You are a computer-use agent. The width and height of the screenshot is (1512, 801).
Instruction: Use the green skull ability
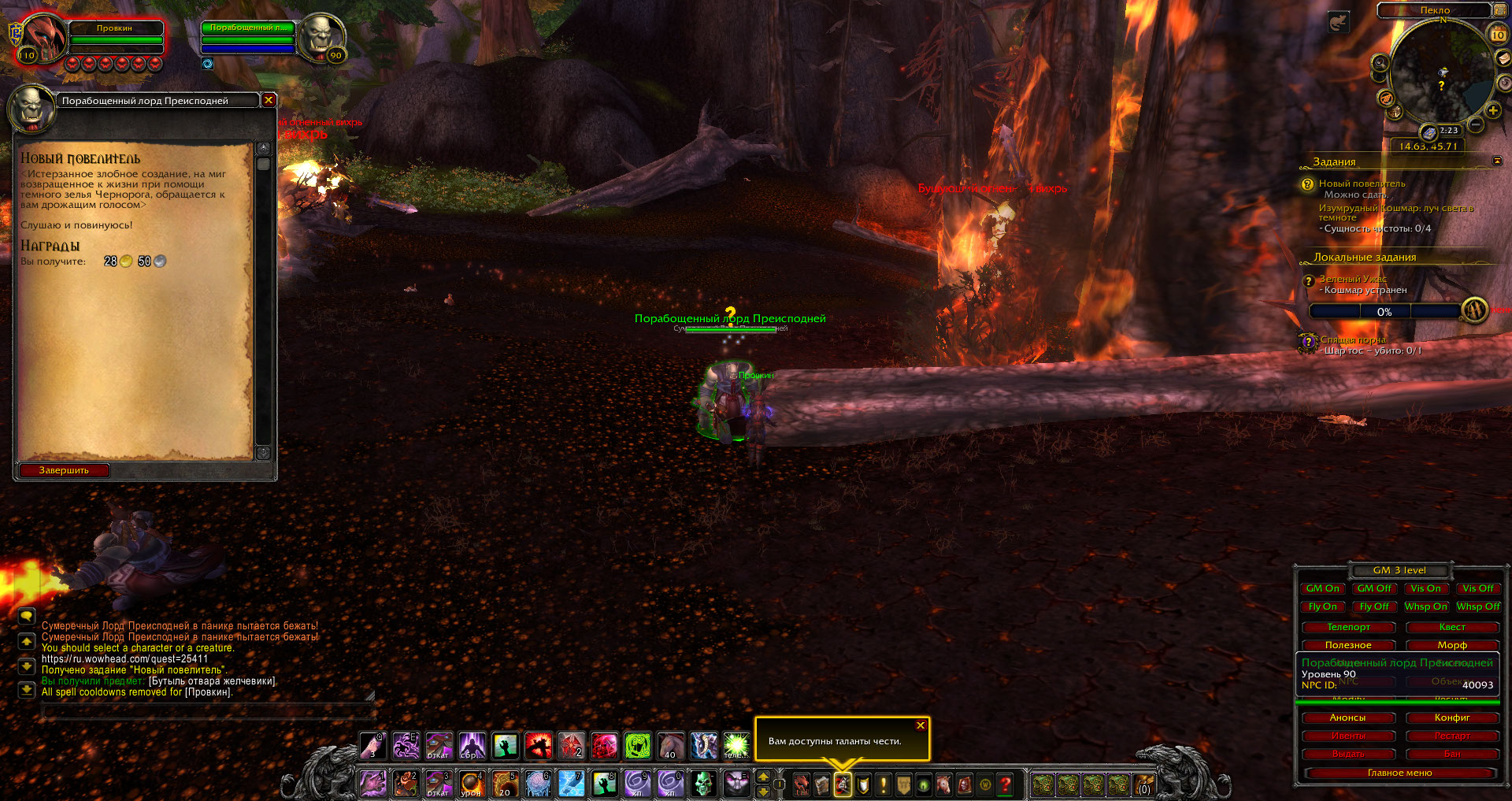coord(703,784)
